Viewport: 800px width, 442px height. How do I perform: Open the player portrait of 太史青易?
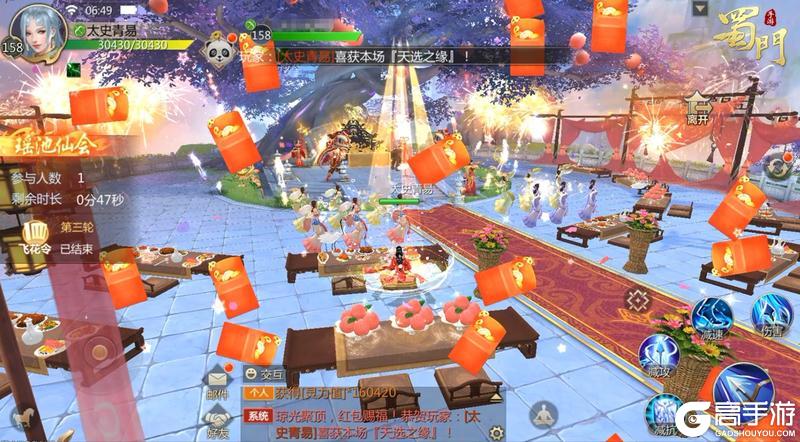38,32
